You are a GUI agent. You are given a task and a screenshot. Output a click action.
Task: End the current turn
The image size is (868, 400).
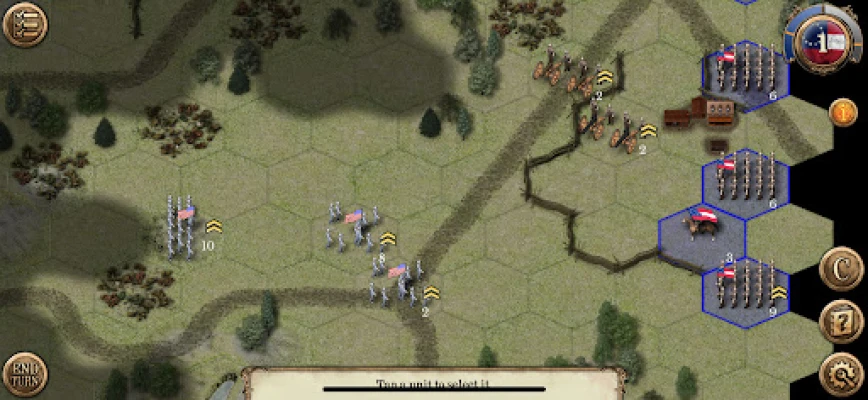tap(23, 376)
